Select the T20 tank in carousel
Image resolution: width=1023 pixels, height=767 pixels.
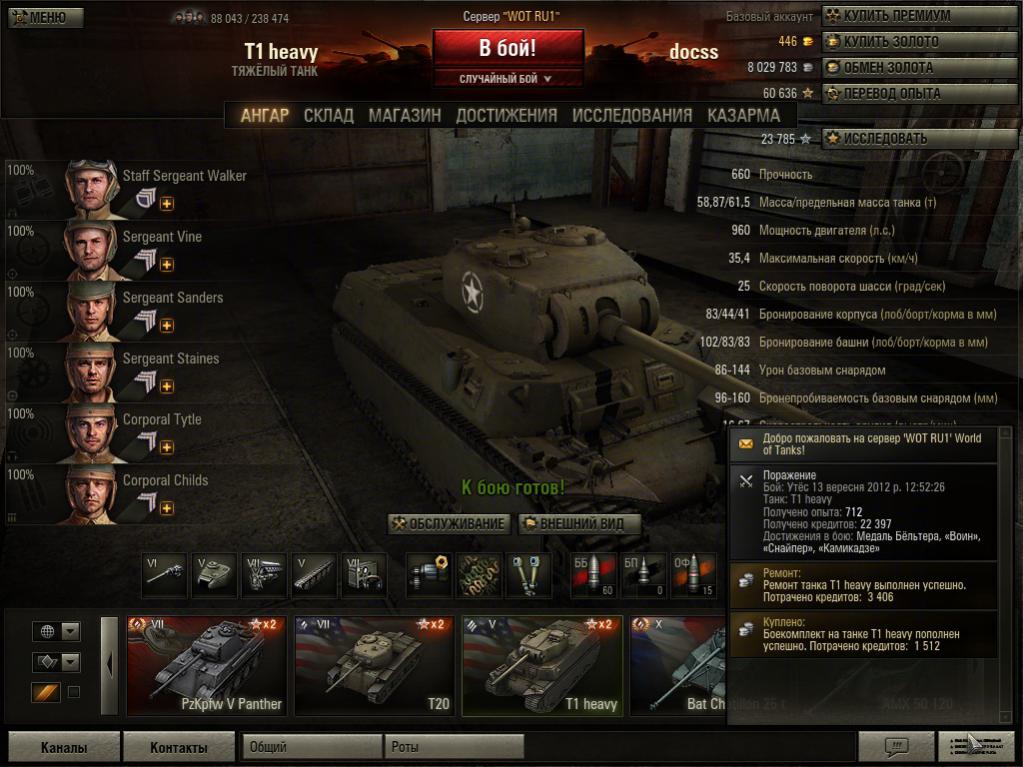coord(375,665)
